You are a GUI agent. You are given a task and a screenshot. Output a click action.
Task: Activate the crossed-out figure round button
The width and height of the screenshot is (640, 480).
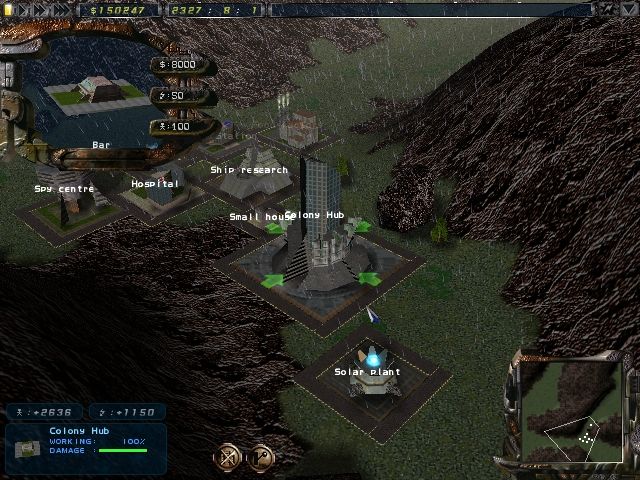tap(227, 458)
